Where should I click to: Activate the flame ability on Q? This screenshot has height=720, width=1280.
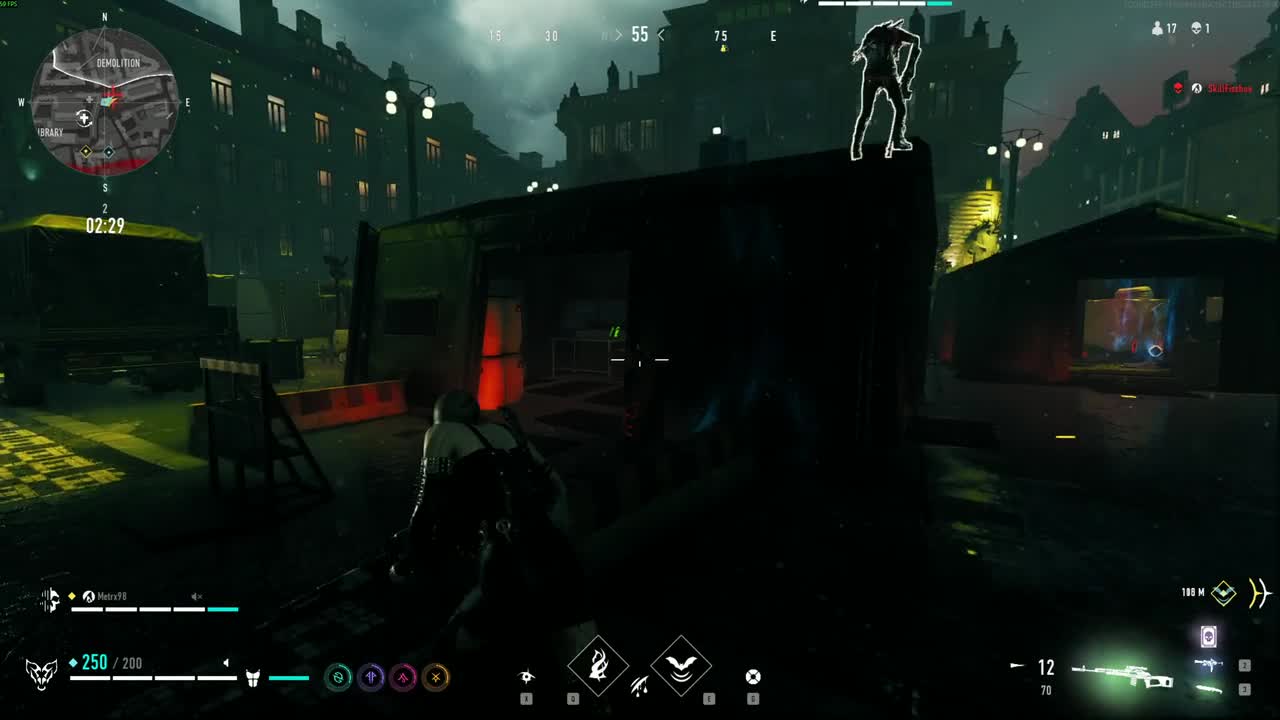click(x=598, y=665)
